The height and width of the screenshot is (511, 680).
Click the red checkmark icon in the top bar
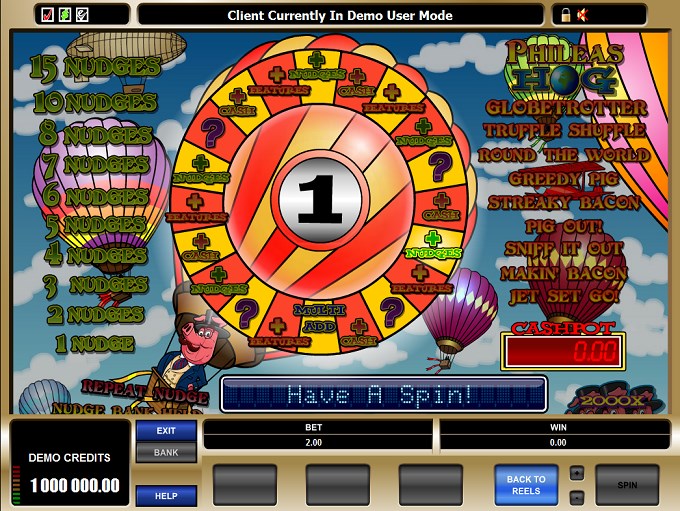click(x=48, y=15)
